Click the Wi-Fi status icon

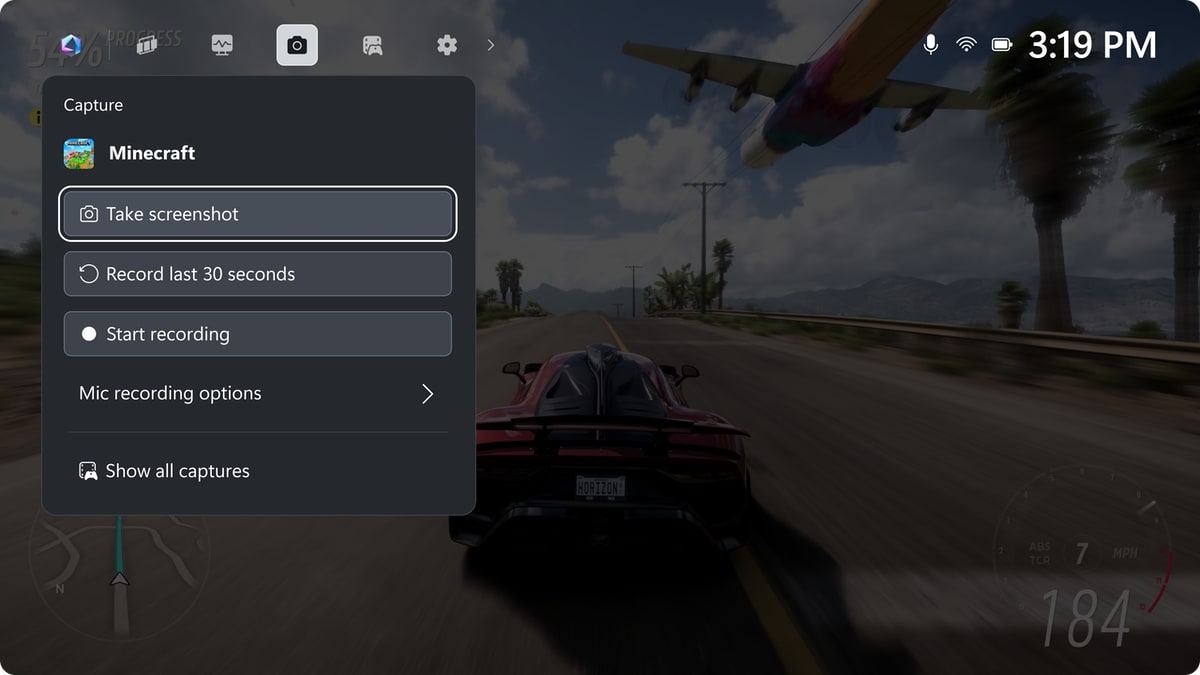966,45
